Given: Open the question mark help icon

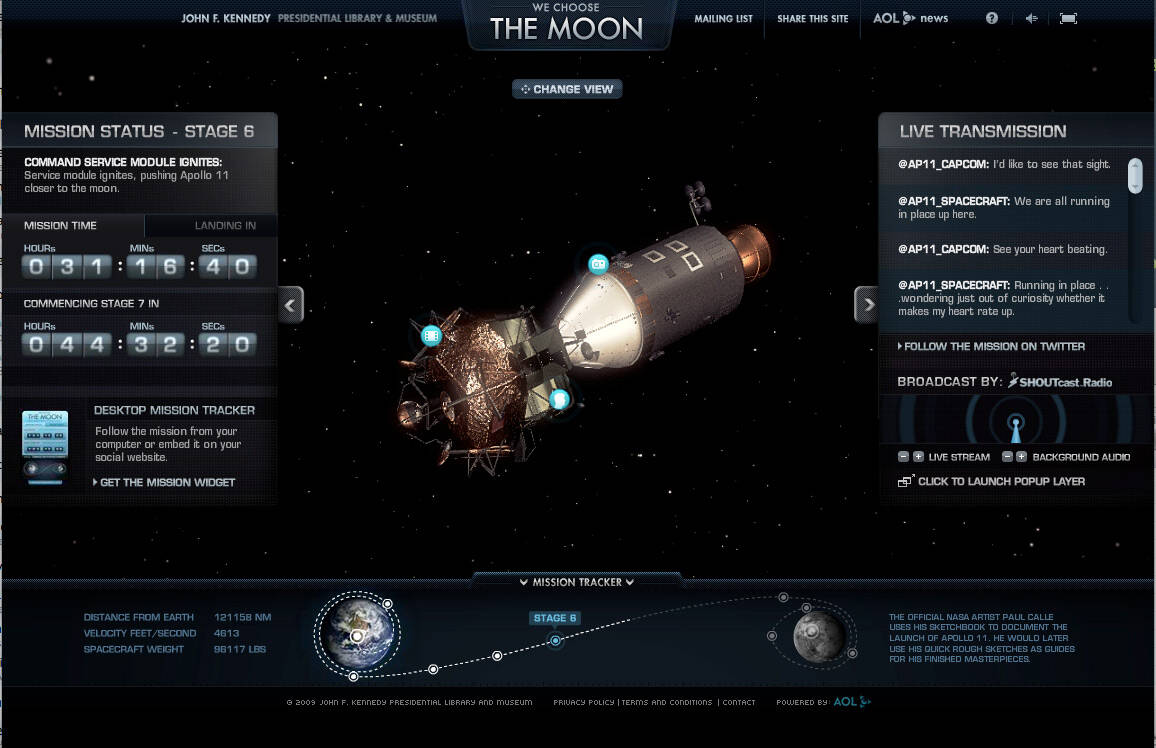Looking at the screenshot, I should pyautogui.click(x=992, y=18).
